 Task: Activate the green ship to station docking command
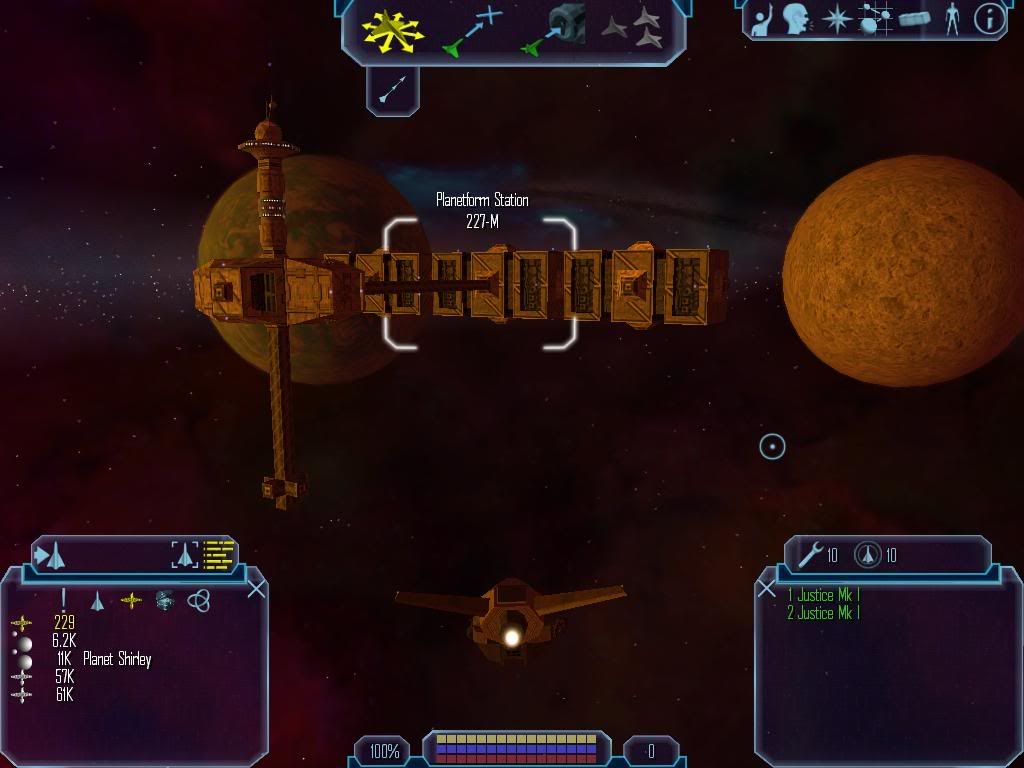coord(553,30)
